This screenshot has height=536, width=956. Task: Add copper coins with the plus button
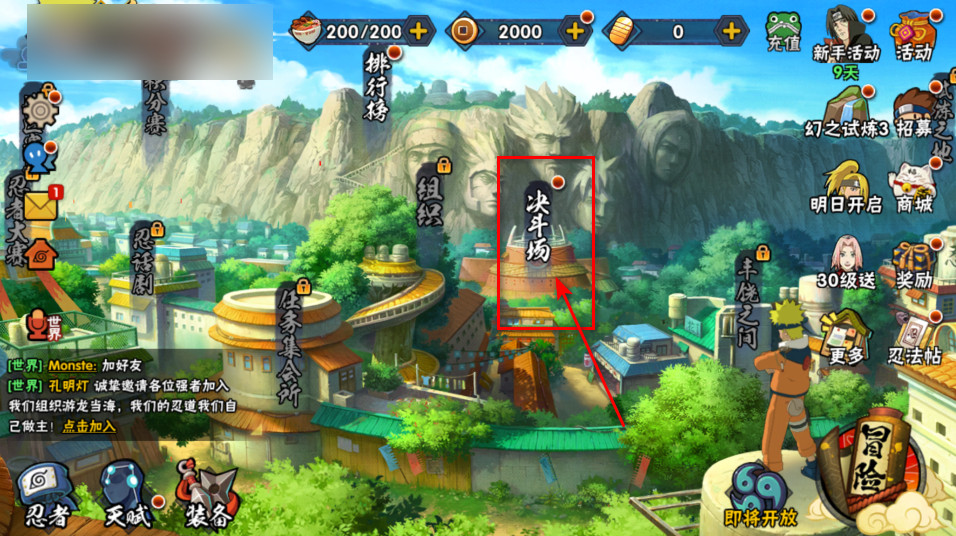575,31
